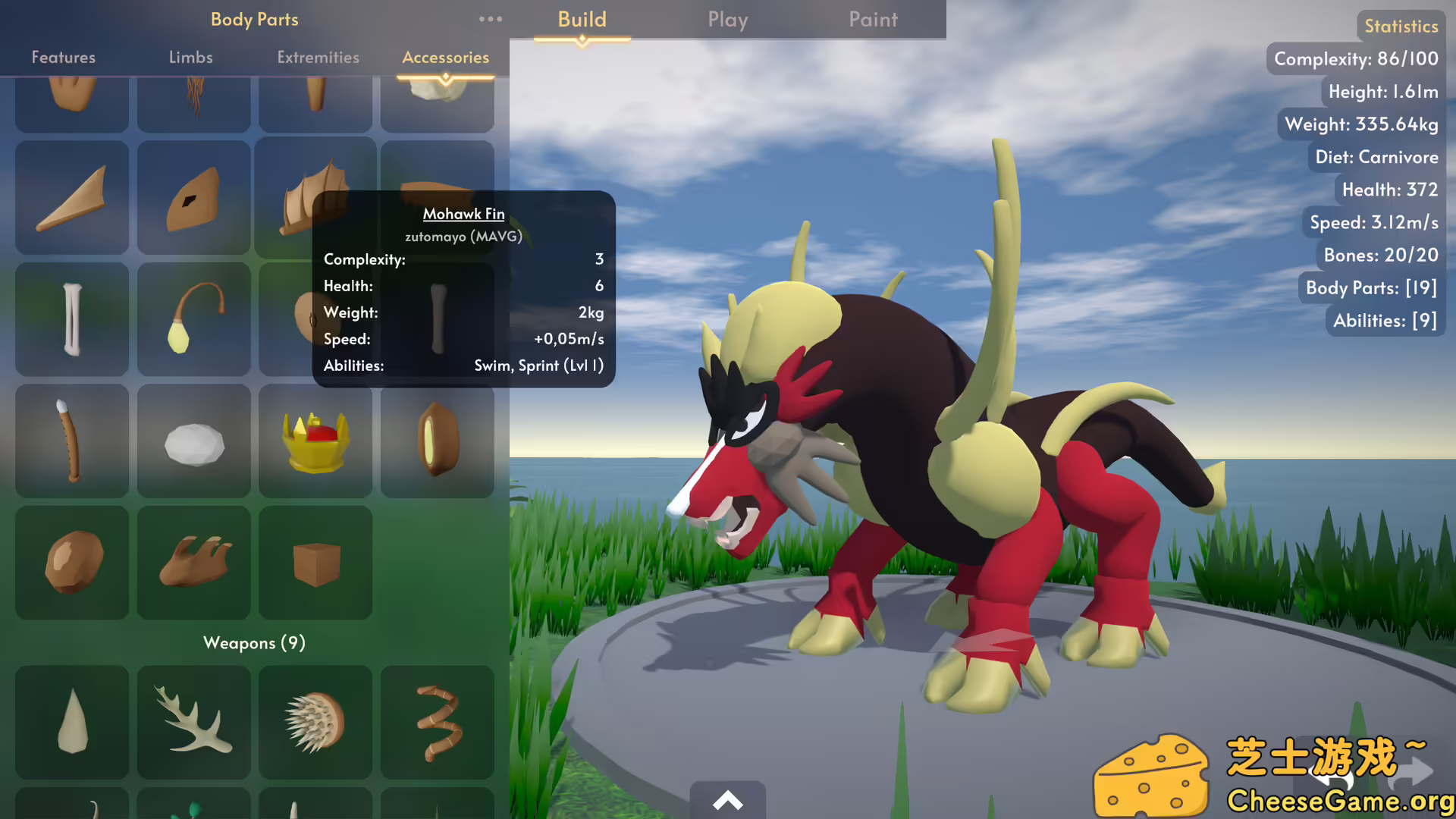Select the glowing lure accessory
1456x819 pixels.
point(193,319)
